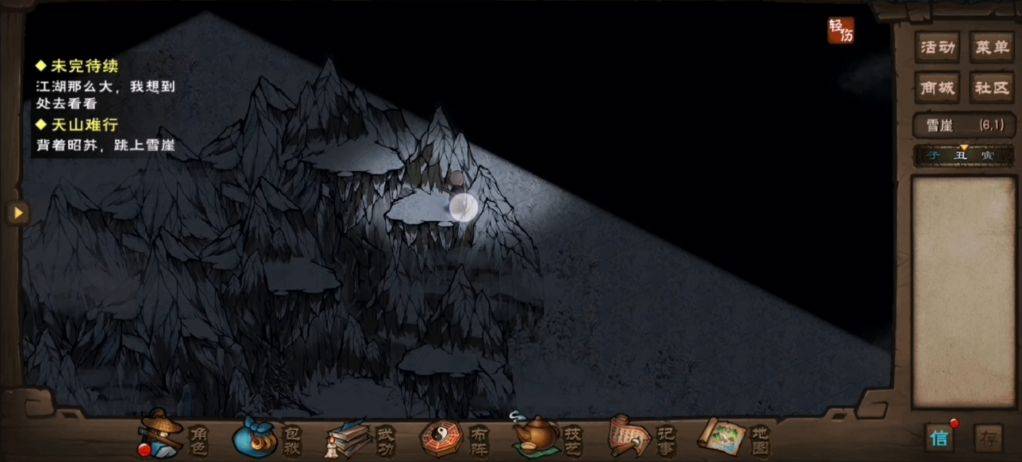This screenshot has height=462, width=1022.
Task: Open the 技艺 crafts teapot icon
Action: [x=545, y=437]
